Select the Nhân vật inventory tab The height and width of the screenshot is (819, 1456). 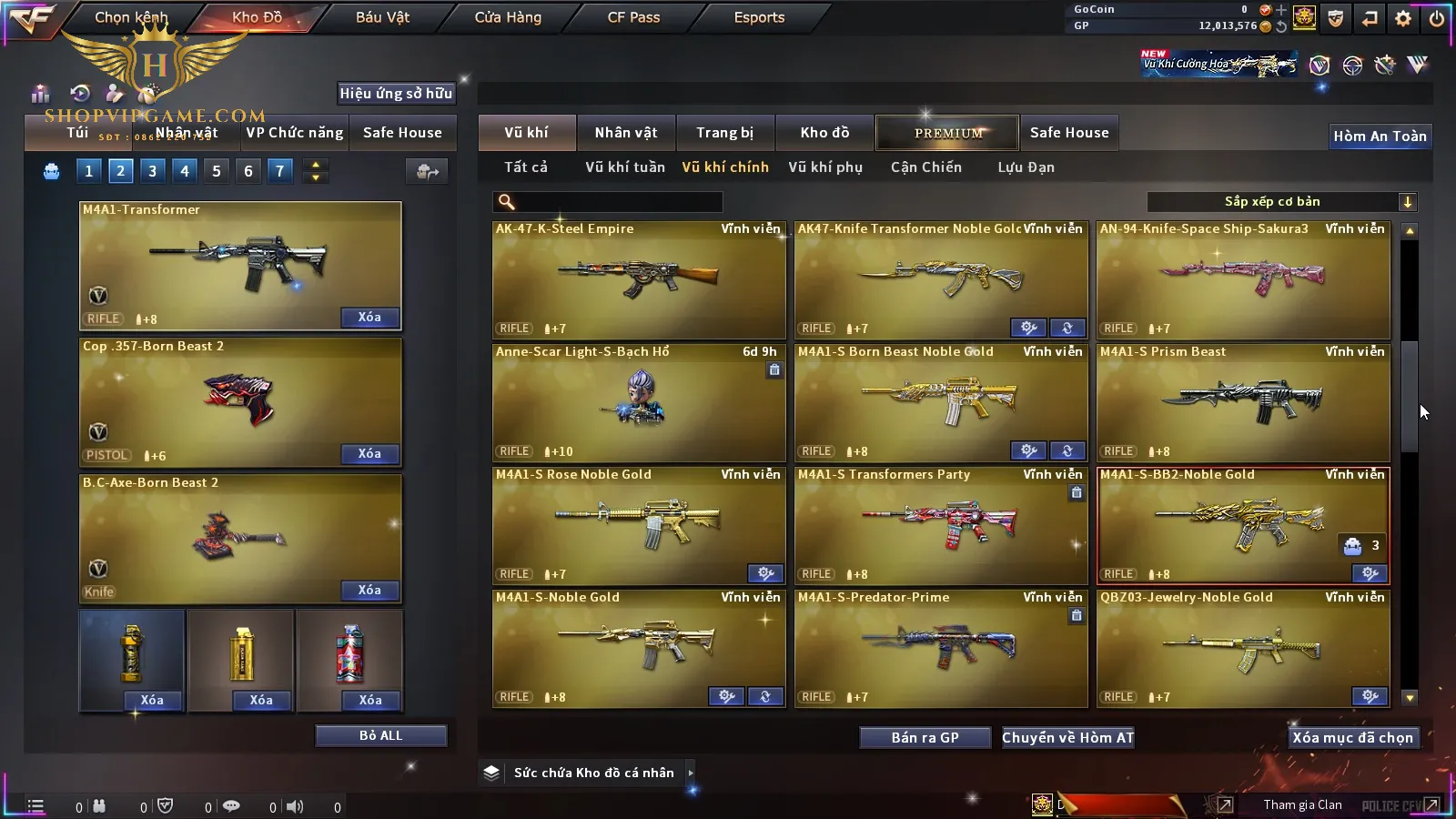click(x=626, y=133)
